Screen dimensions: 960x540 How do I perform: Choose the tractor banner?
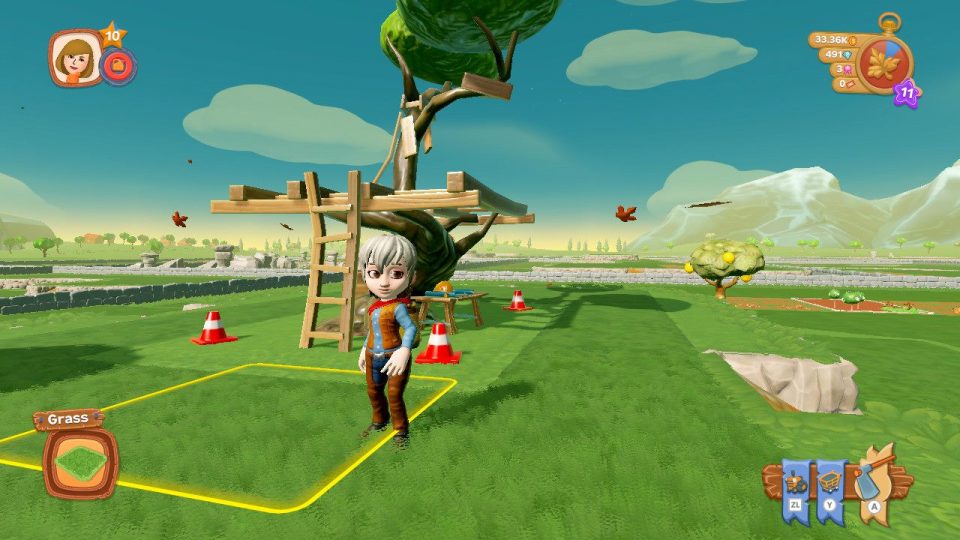(797, 484)
